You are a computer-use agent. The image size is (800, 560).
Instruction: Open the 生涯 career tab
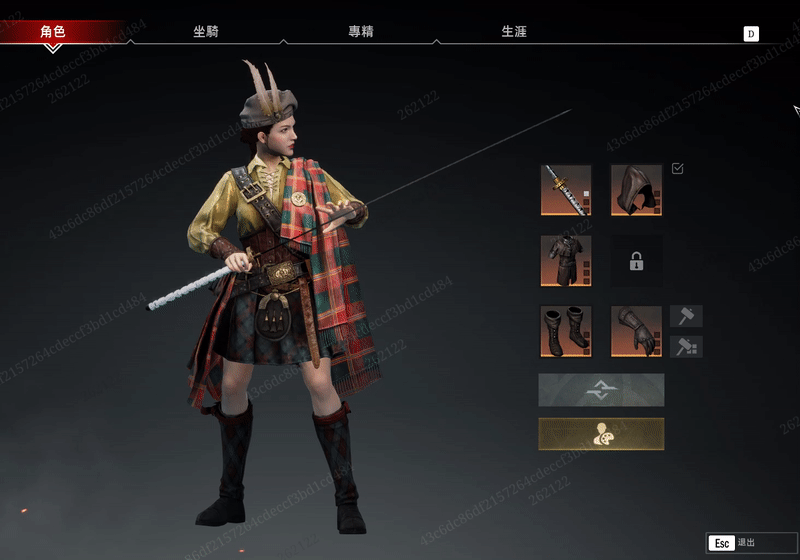point(514,32)
